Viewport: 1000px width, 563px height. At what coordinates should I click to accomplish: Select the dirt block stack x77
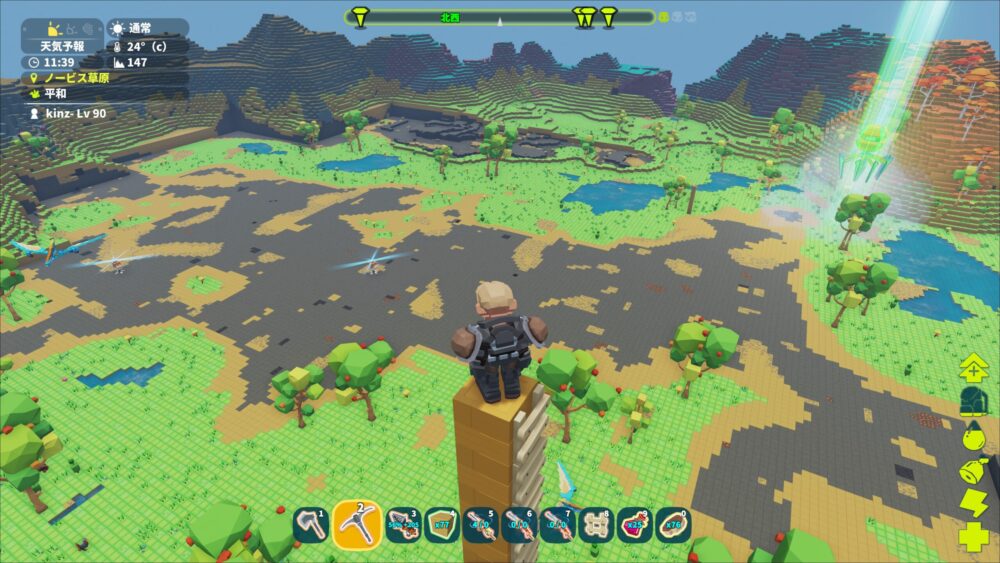[x=441, y=525]
